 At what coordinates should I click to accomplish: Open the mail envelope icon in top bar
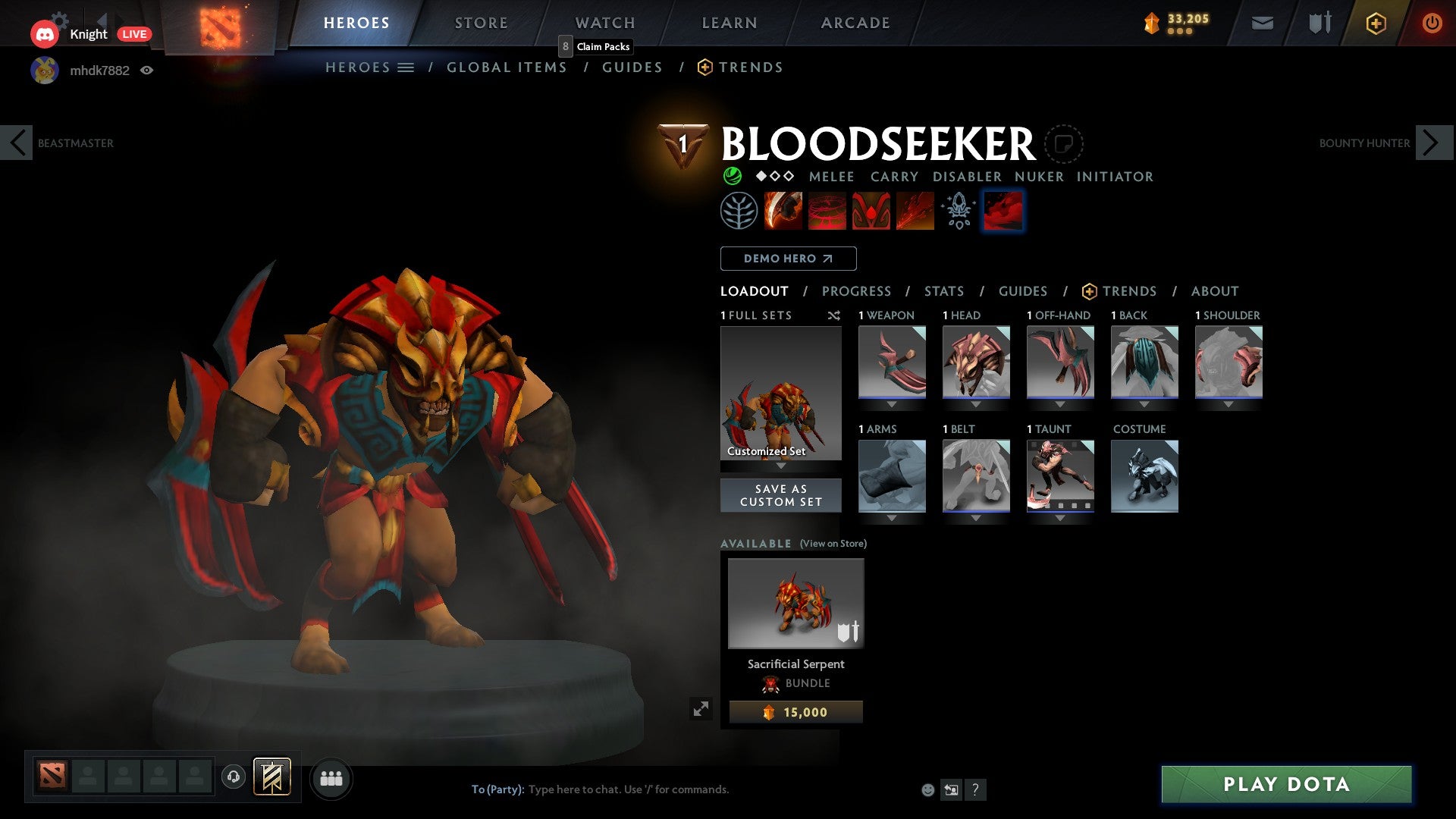coord(1261,23)
